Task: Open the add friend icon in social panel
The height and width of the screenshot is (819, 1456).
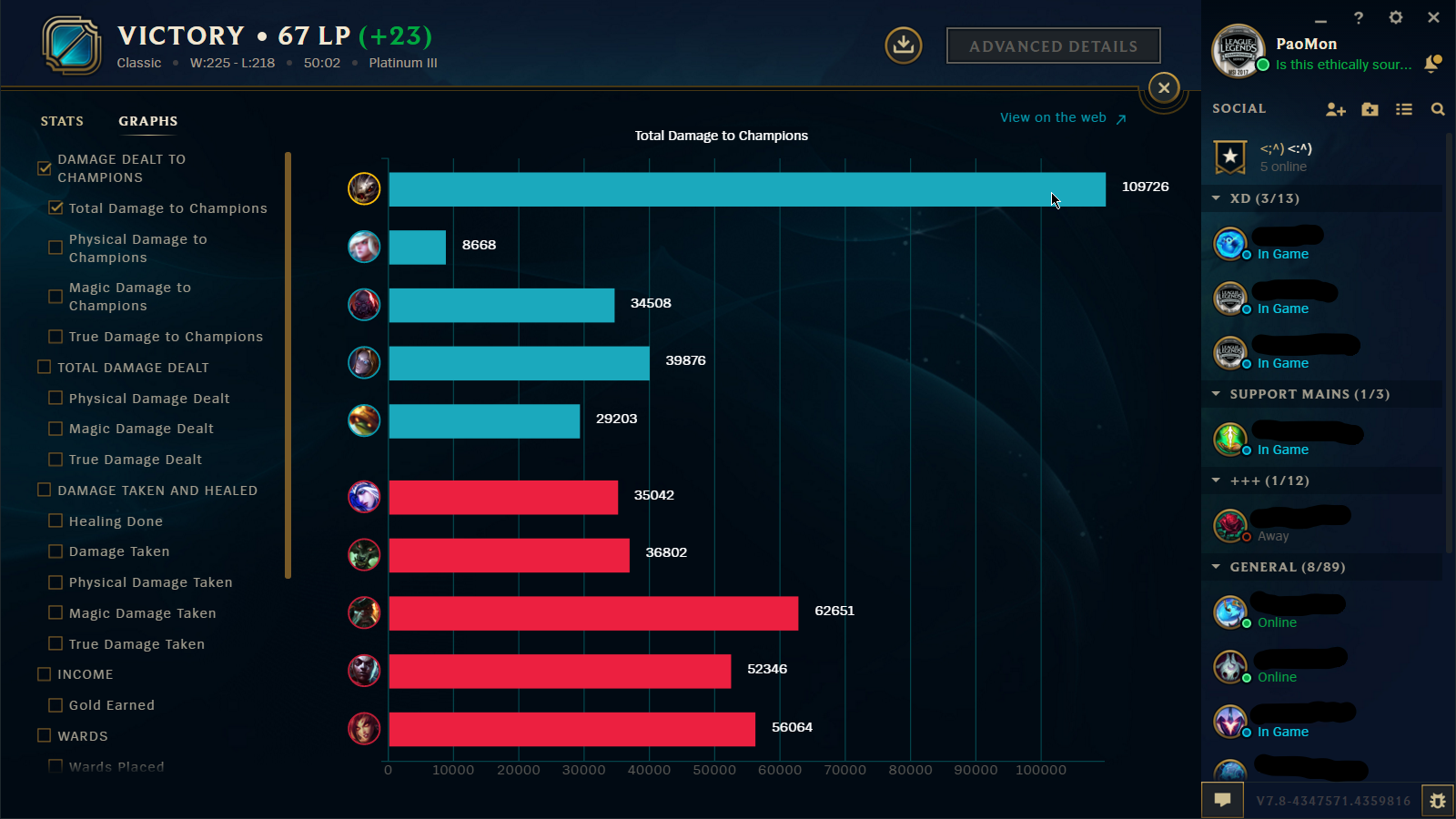Action: click(1336, 108)
